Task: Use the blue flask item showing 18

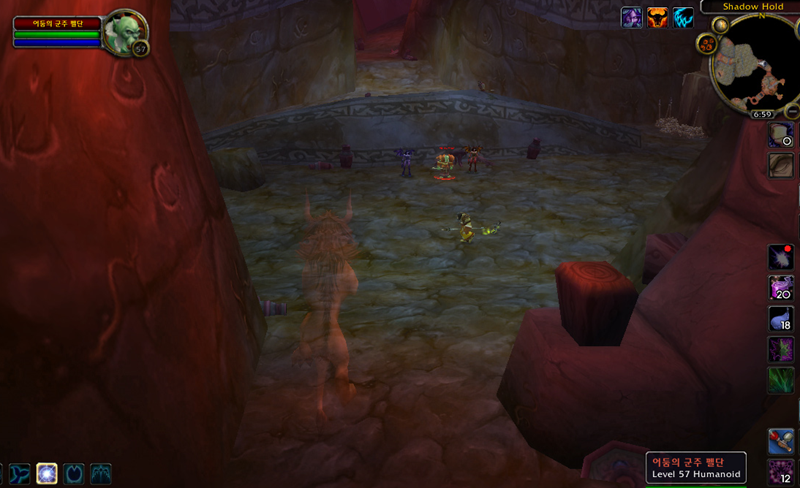Action: 781,319
